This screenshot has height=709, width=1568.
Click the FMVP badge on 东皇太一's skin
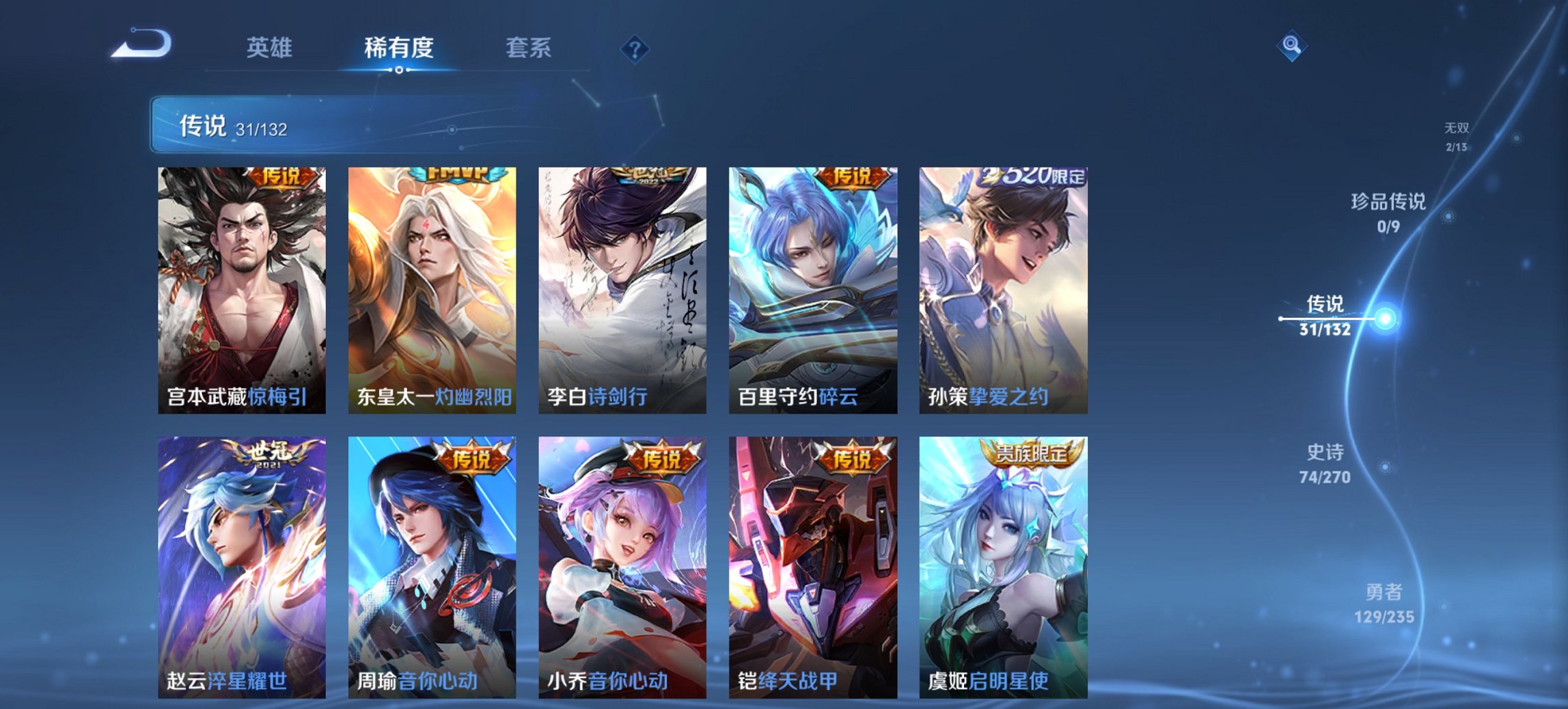point(458,175)
